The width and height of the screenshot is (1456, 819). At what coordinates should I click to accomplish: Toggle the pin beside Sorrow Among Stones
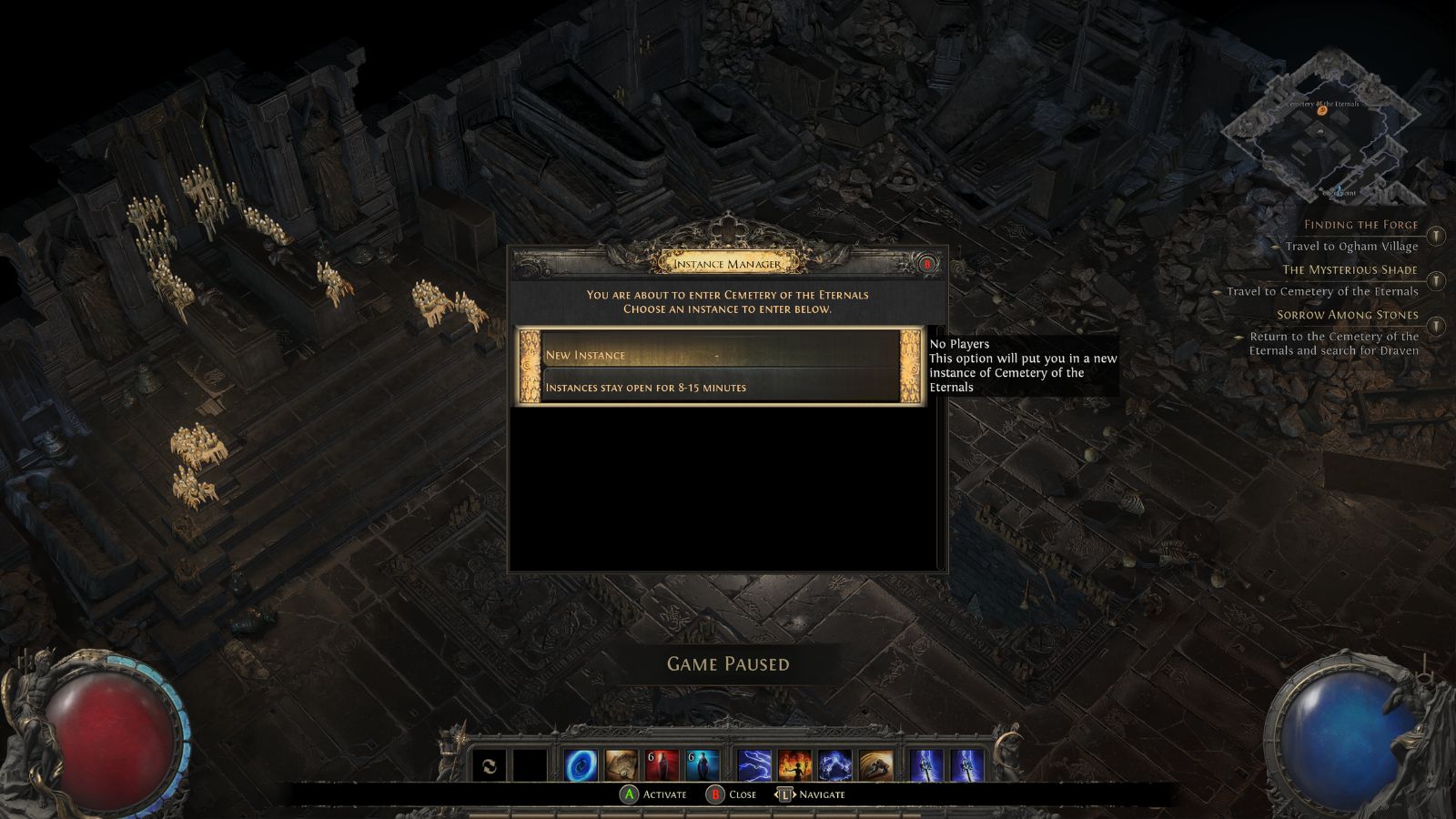tap(1436, 325)
